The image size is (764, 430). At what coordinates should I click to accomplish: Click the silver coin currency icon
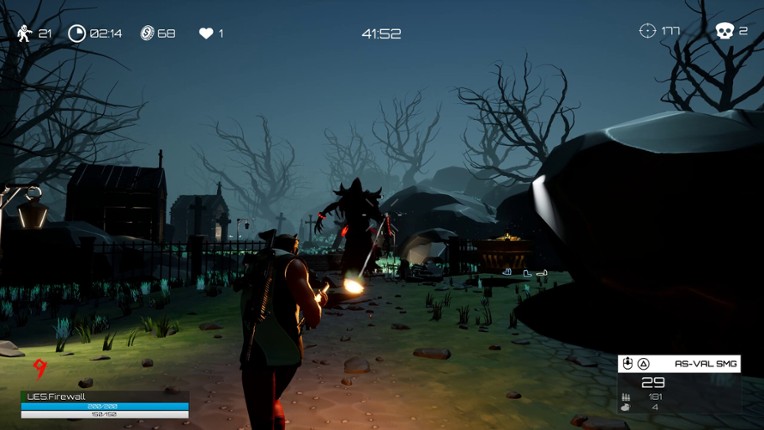pyautogui.click(x=146, y=33)
